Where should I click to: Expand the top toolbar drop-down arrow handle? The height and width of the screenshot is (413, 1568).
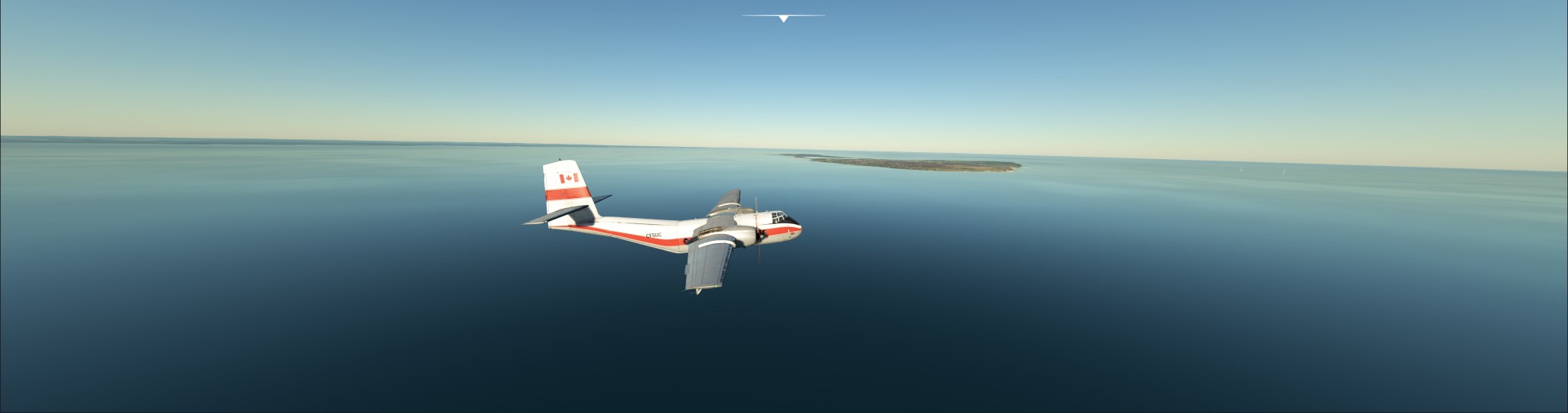[783, 18]
